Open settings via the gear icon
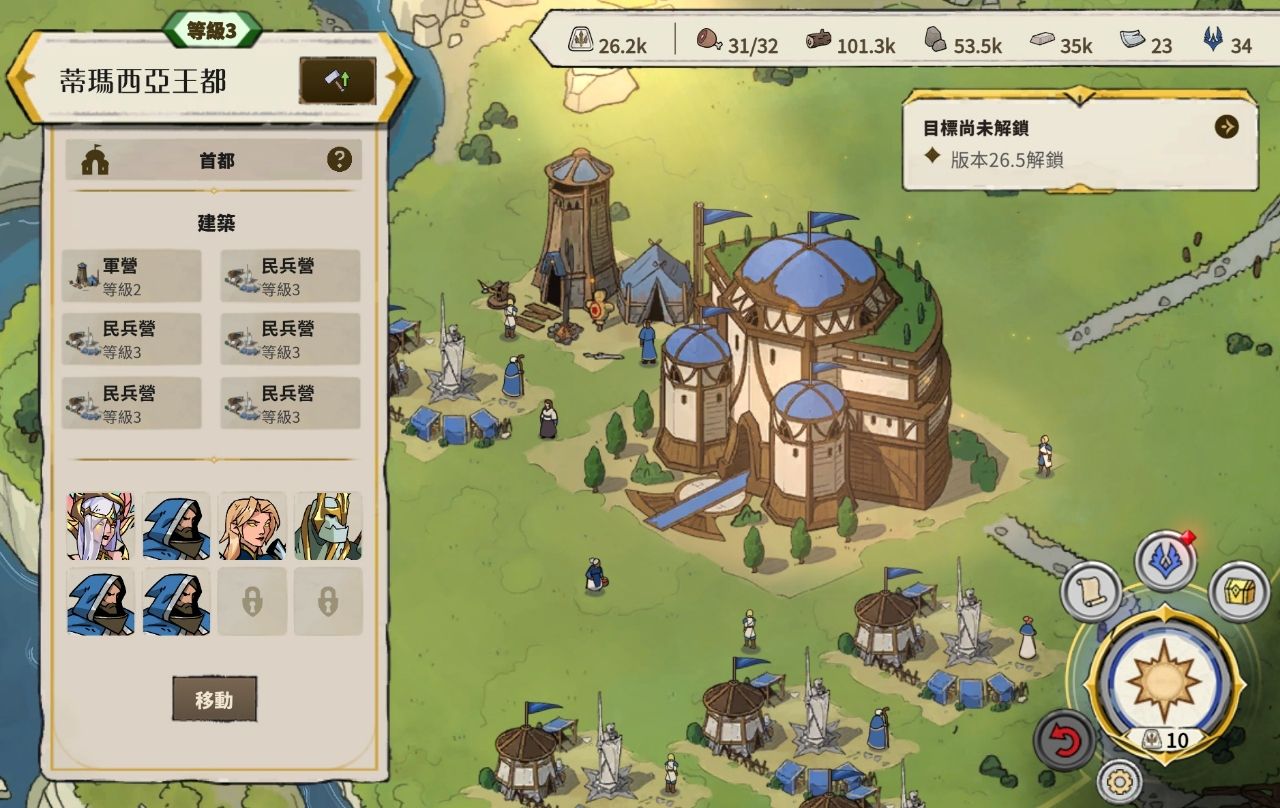 1120,782
